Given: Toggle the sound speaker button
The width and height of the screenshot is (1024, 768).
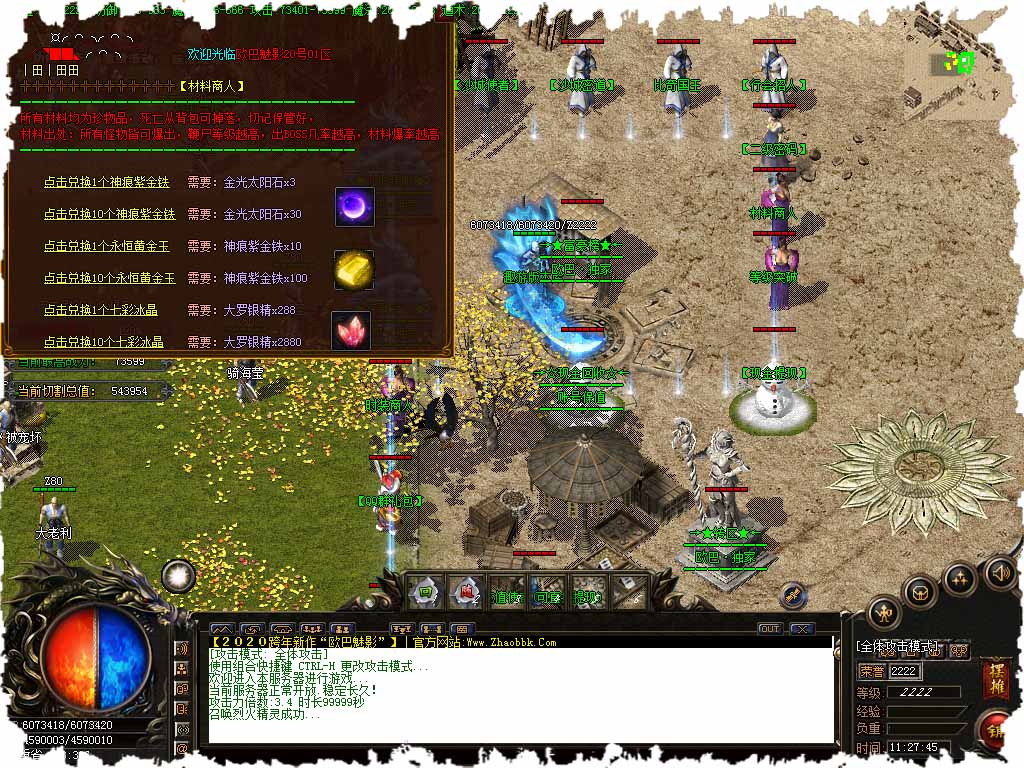Looking at the screenshot, I should pyautogui.click(x=999, y=573).
